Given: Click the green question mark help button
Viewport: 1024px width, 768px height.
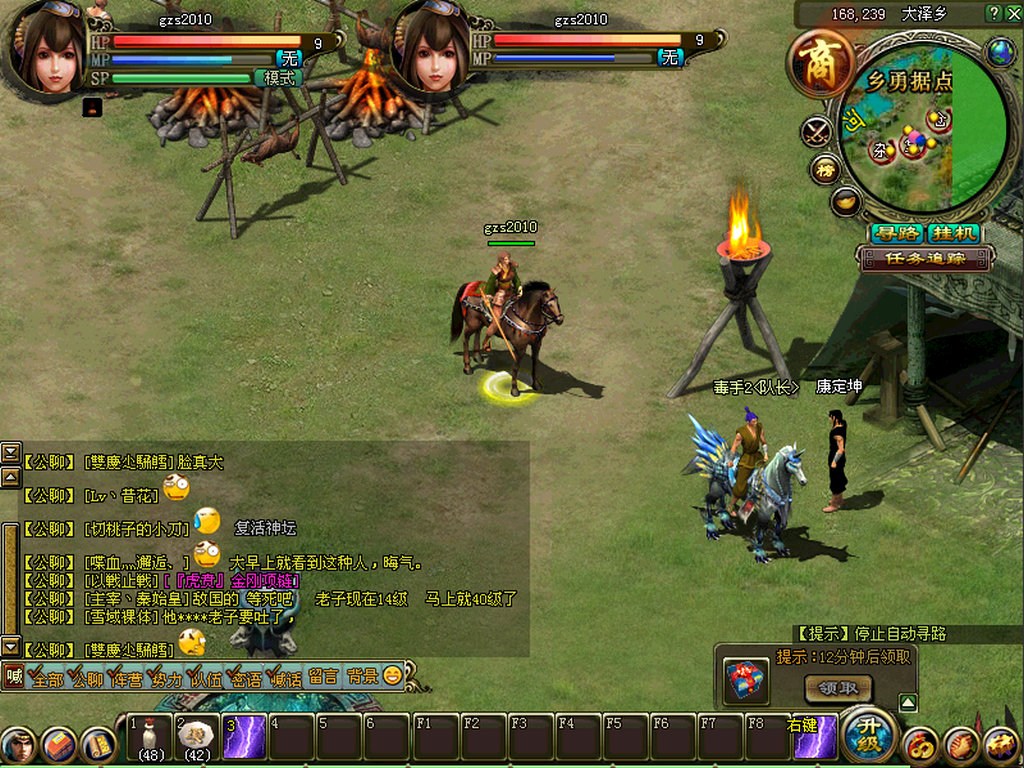Looking at the screenshot, I should tap(993, 13).
